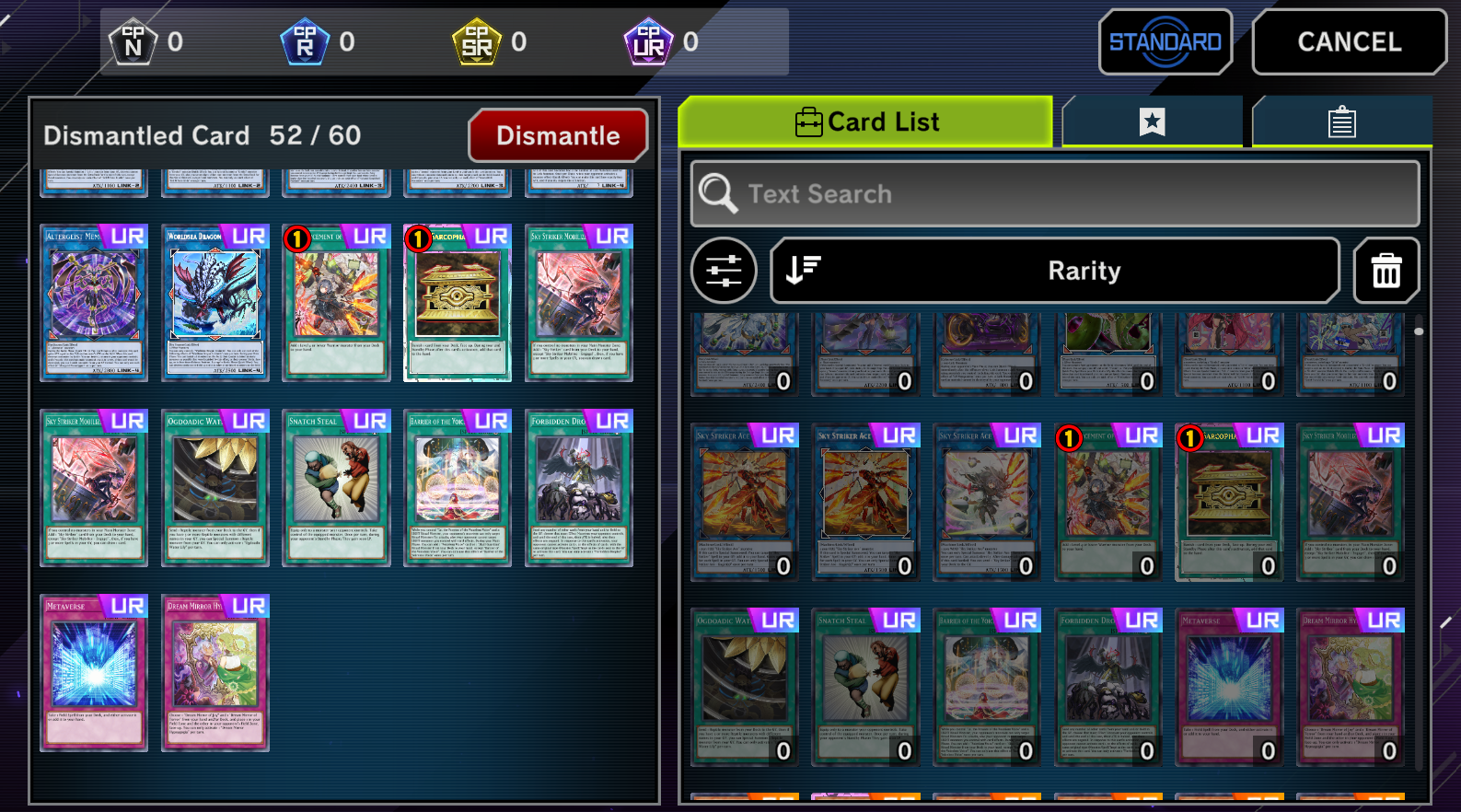This screenshot has width=1461, height=812.
Task: Change the Rarity sort order
Action: [1055, 271]
